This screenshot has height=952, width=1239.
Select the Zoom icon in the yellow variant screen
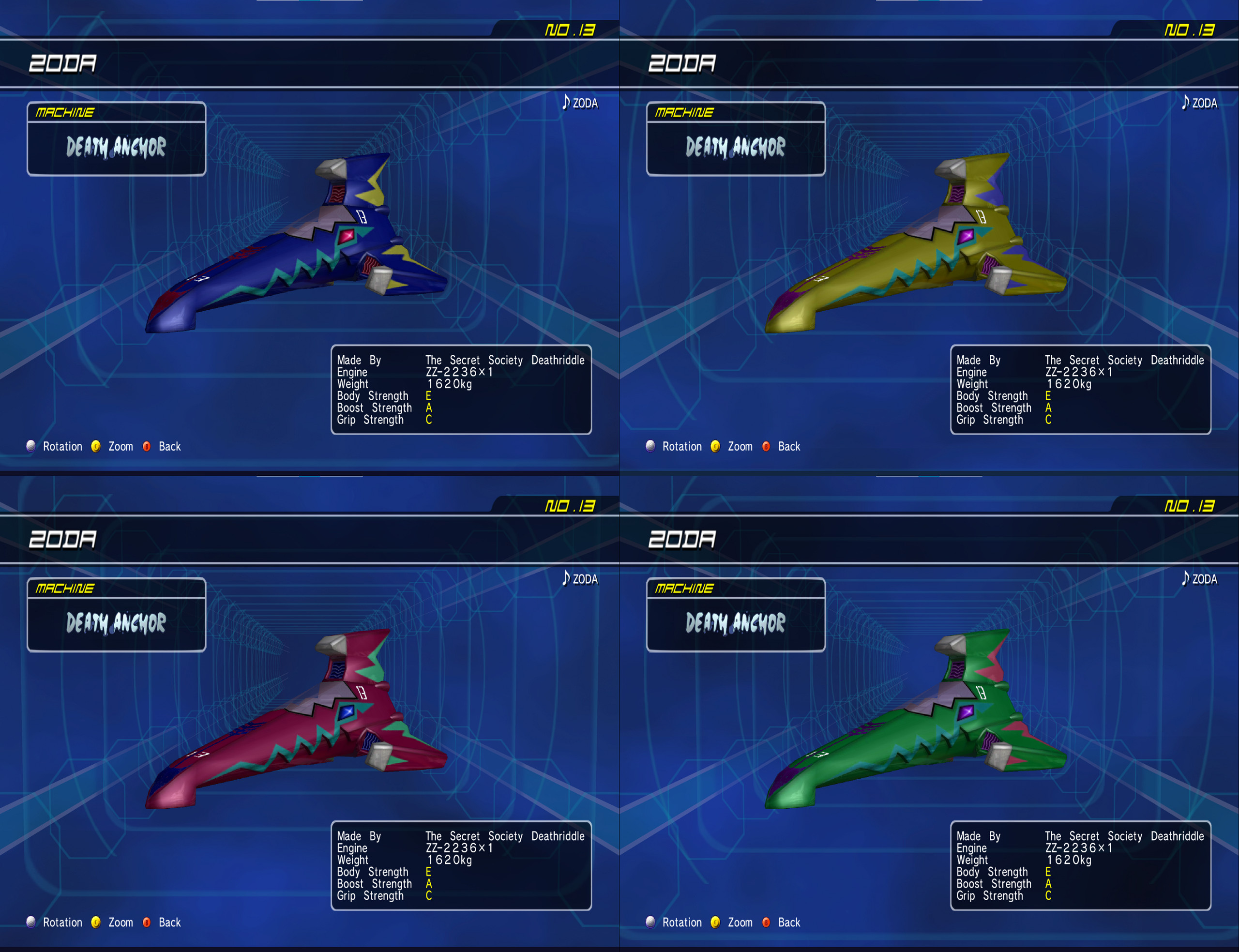coord(715,446)
